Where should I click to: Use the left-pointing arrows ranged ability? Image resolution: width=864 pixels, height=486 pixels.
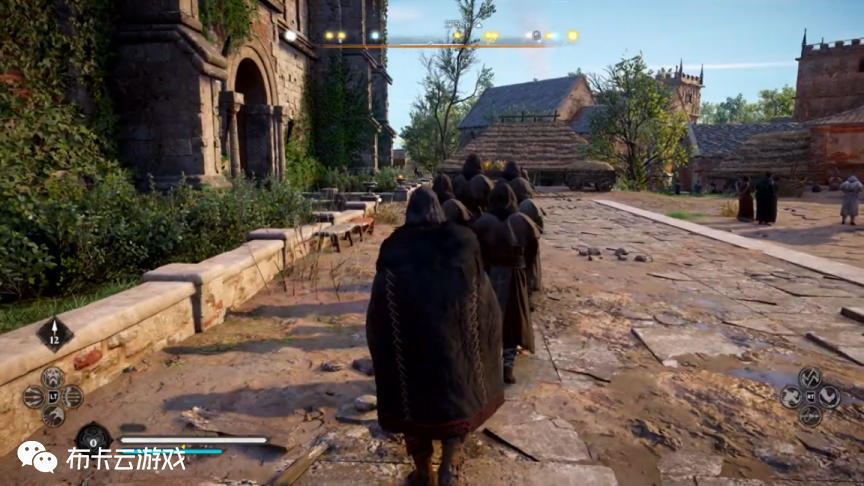coord(33,397)
